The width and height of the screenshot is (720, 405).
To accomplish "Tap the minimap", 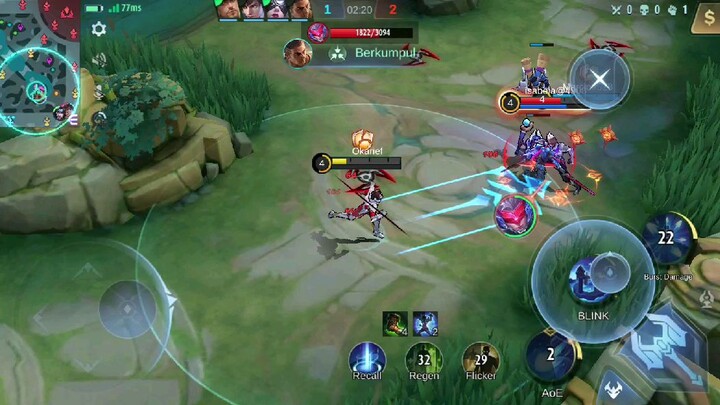I will tap(38, 62).
